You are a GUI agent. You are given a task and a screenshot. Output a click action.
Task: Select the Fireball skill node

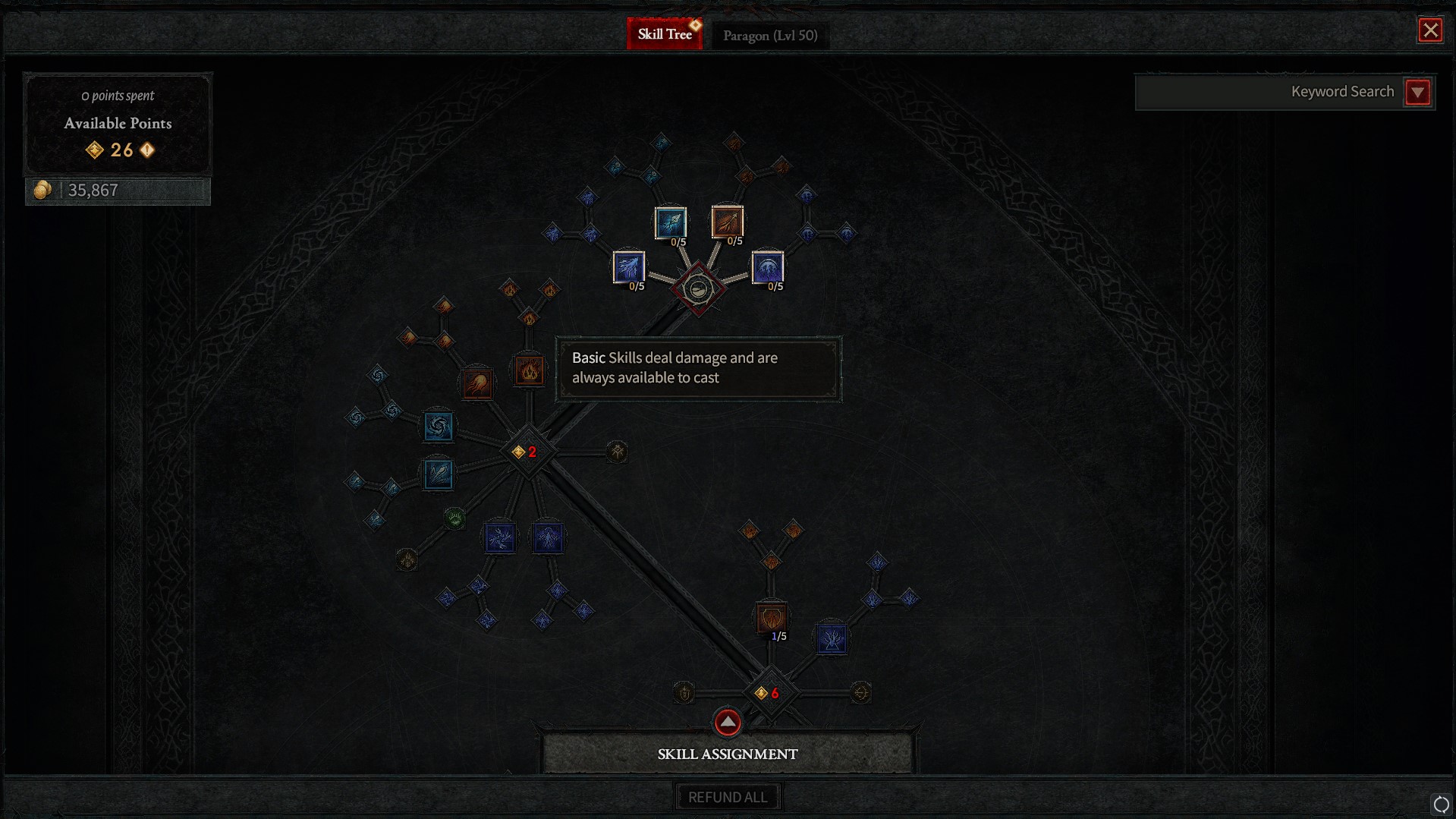[477, 383]
